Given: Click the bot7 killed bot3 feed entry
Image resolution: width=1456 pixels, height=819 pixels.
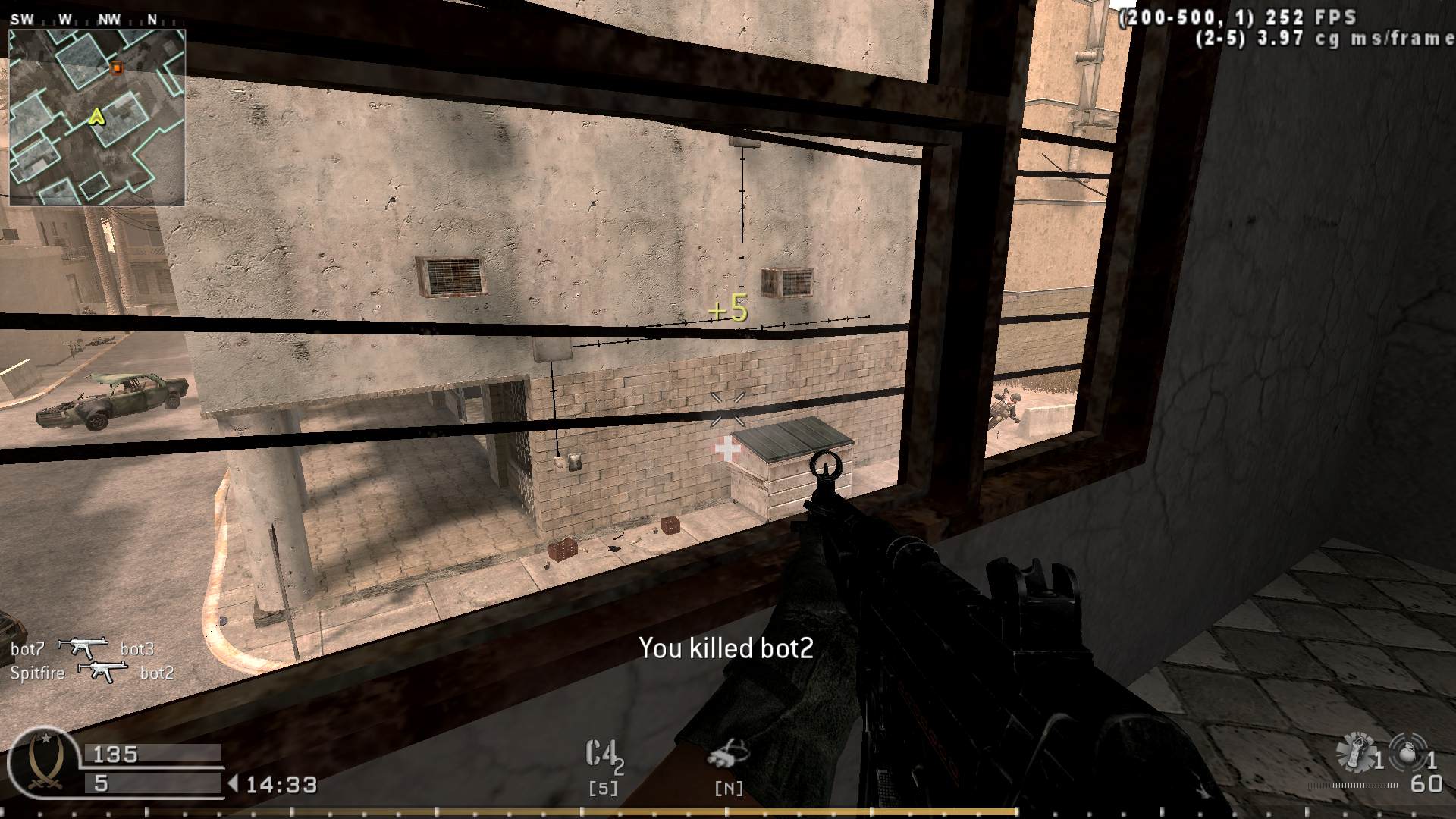Looking at the screenshot, I should tap(83, 649).
